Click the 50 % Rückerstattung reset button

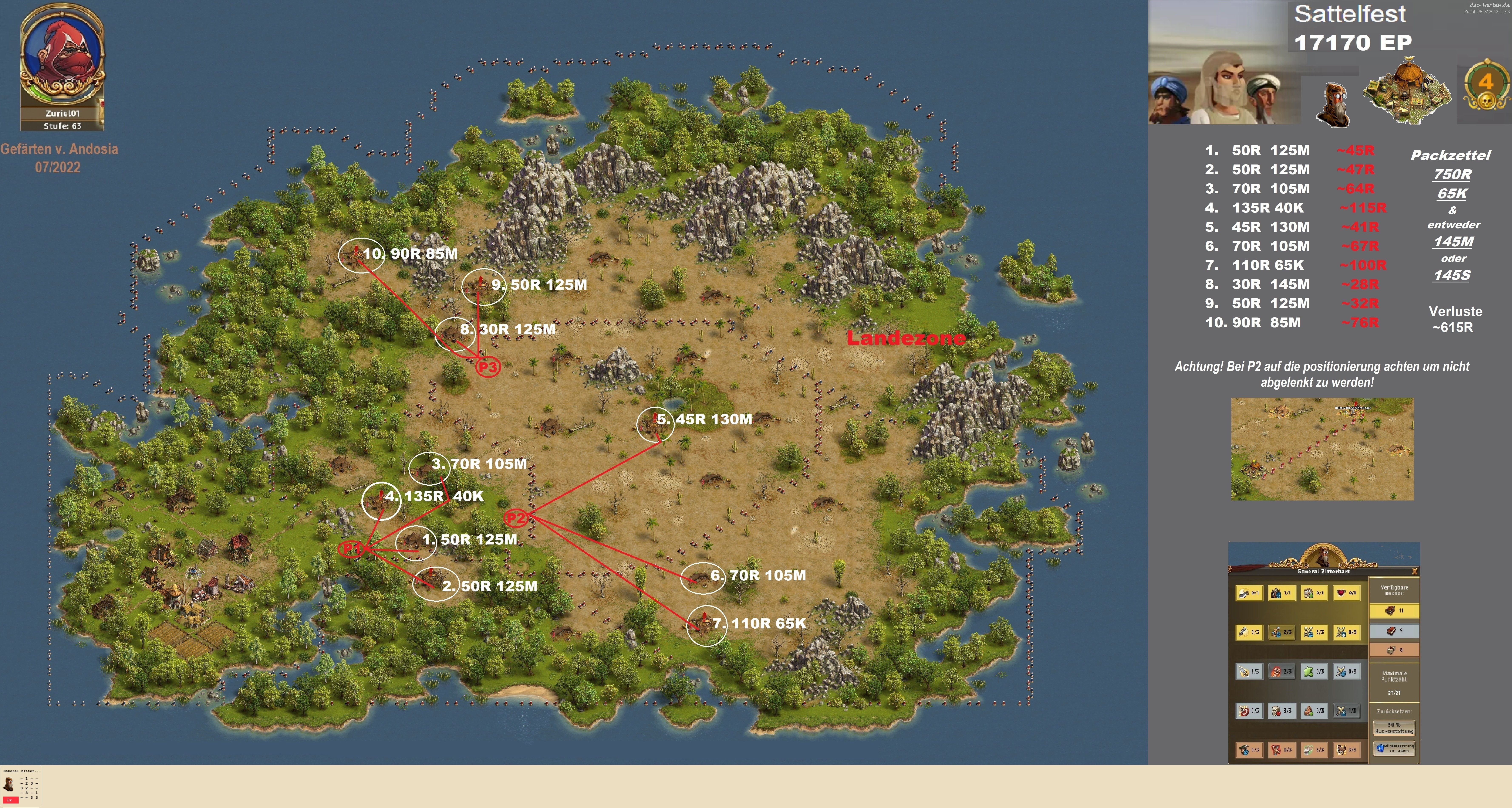tap(1394, 728)
